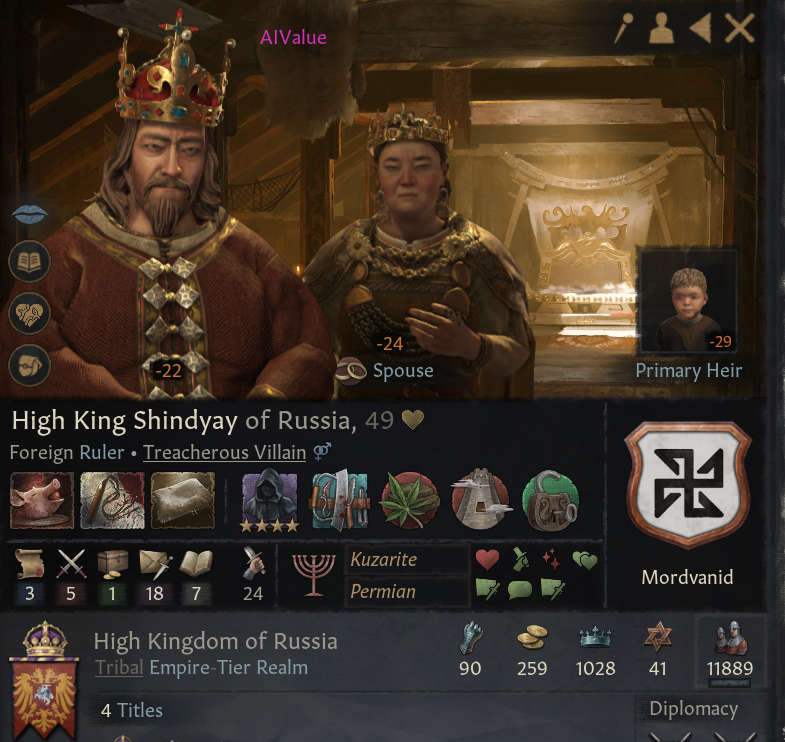Select the Permian culture label
The height and width of the screenshot is (742, 785).
point(382,591)
